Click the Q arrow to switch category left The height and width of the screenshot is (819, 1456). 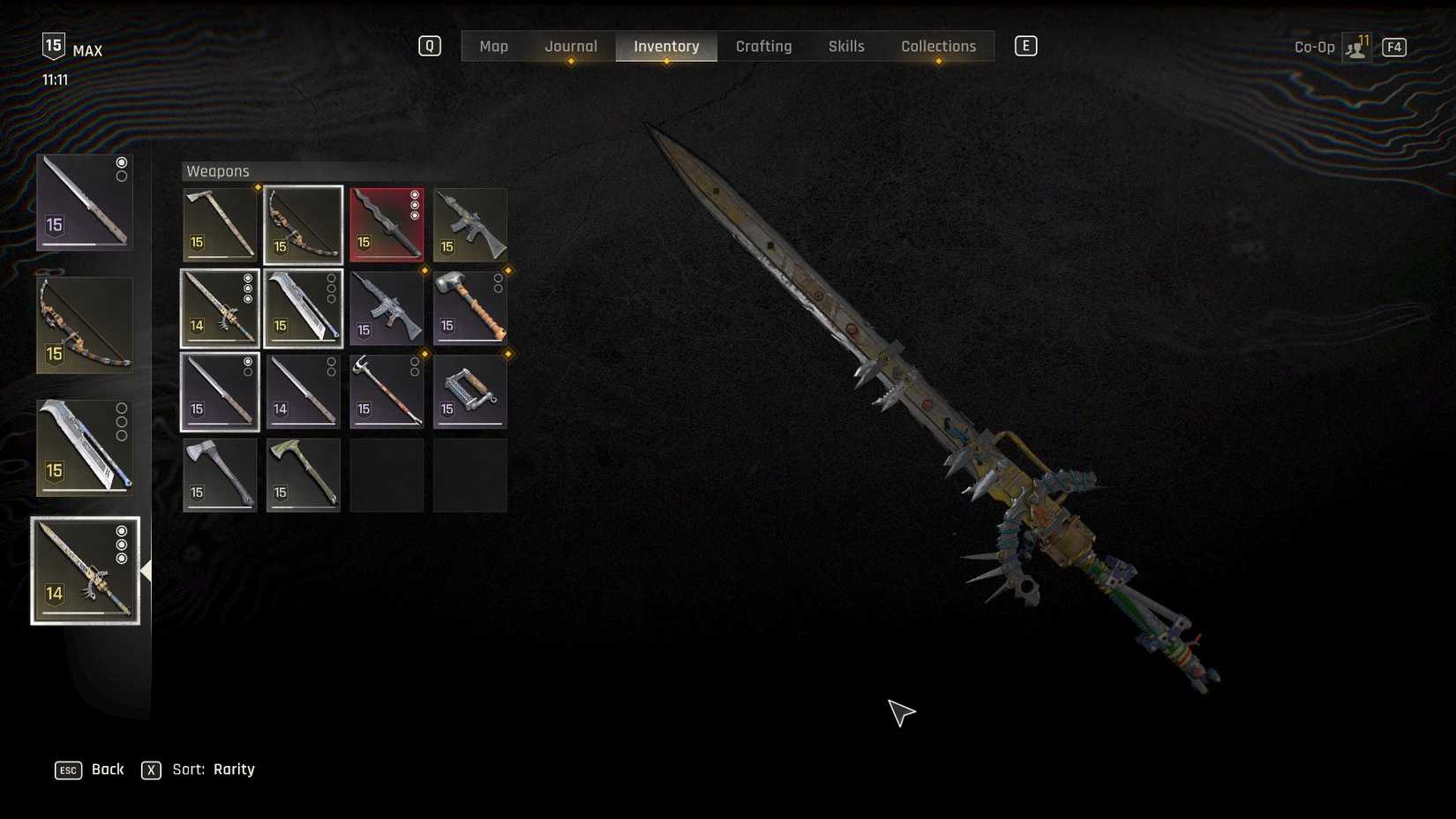(430, 45)
